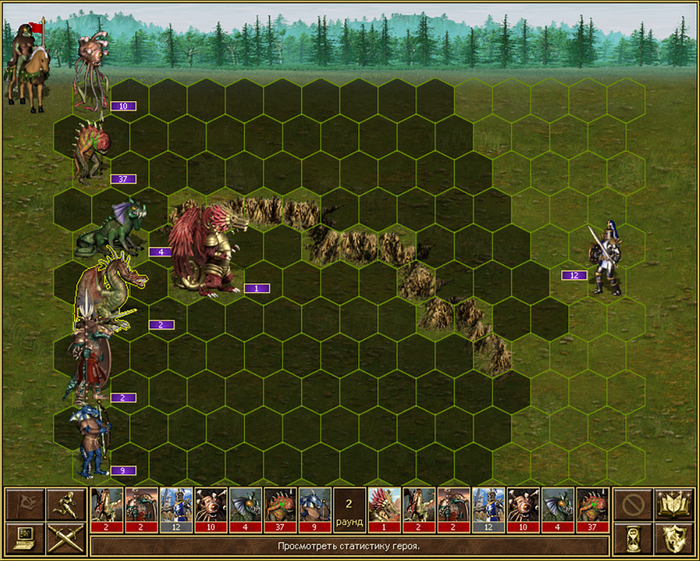Retreat from battle with the running man button
Image resolution: width=700 pixels, height=561 pixels.
click(63, 503)
